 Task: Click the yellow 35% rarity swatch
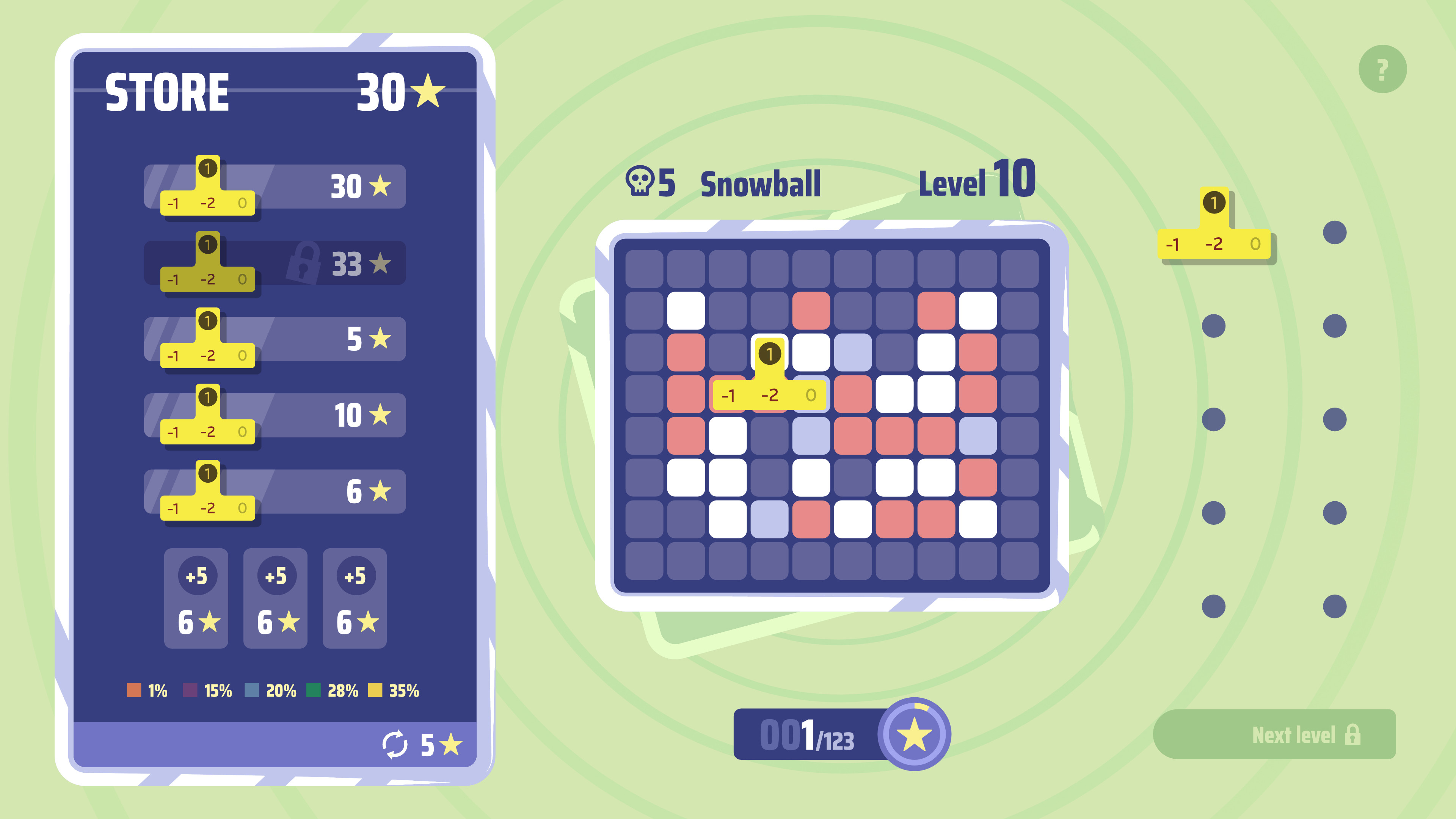(375, 690)
